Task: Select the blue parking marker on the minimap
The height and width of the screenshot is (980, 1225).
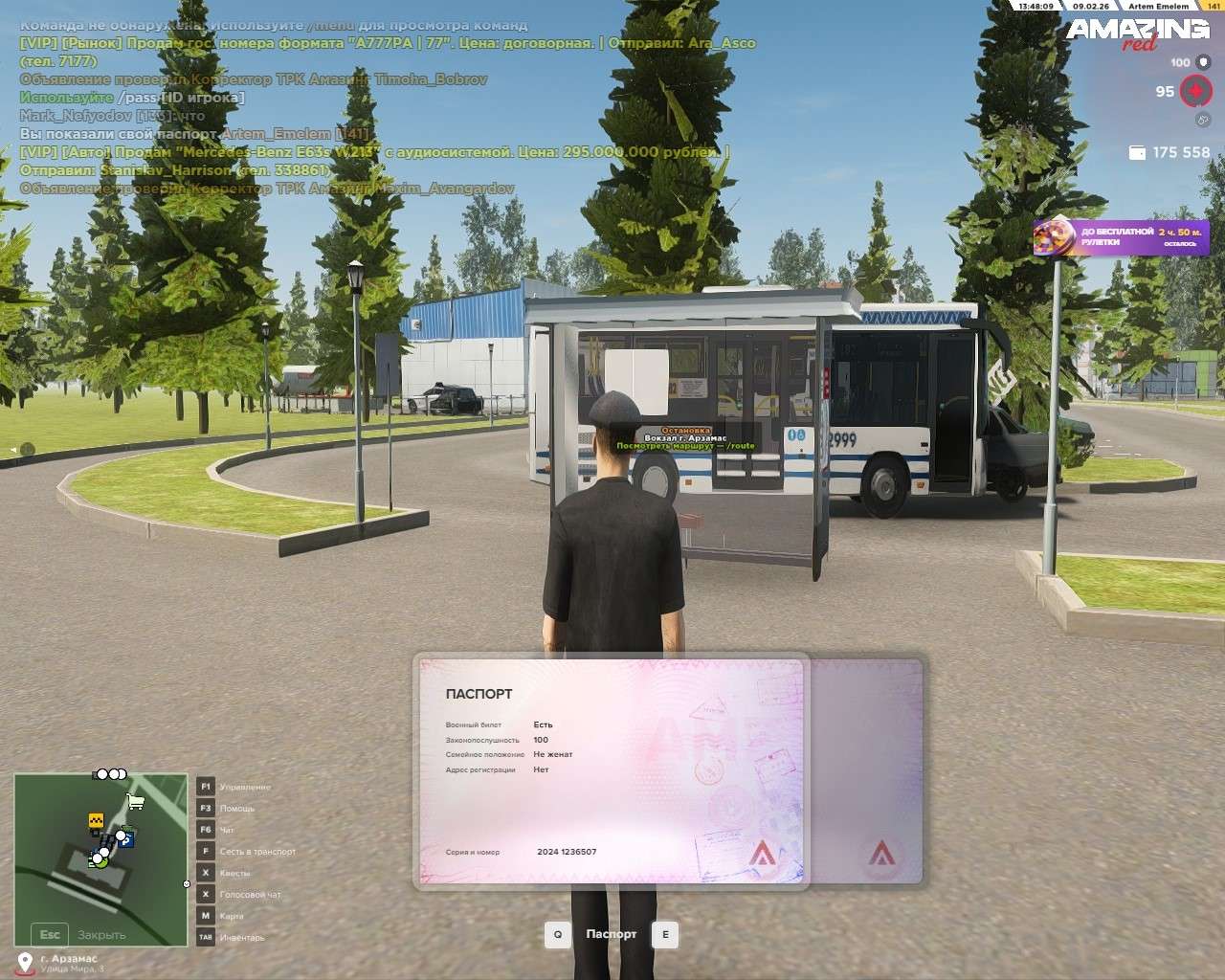Action: [127, 839]
